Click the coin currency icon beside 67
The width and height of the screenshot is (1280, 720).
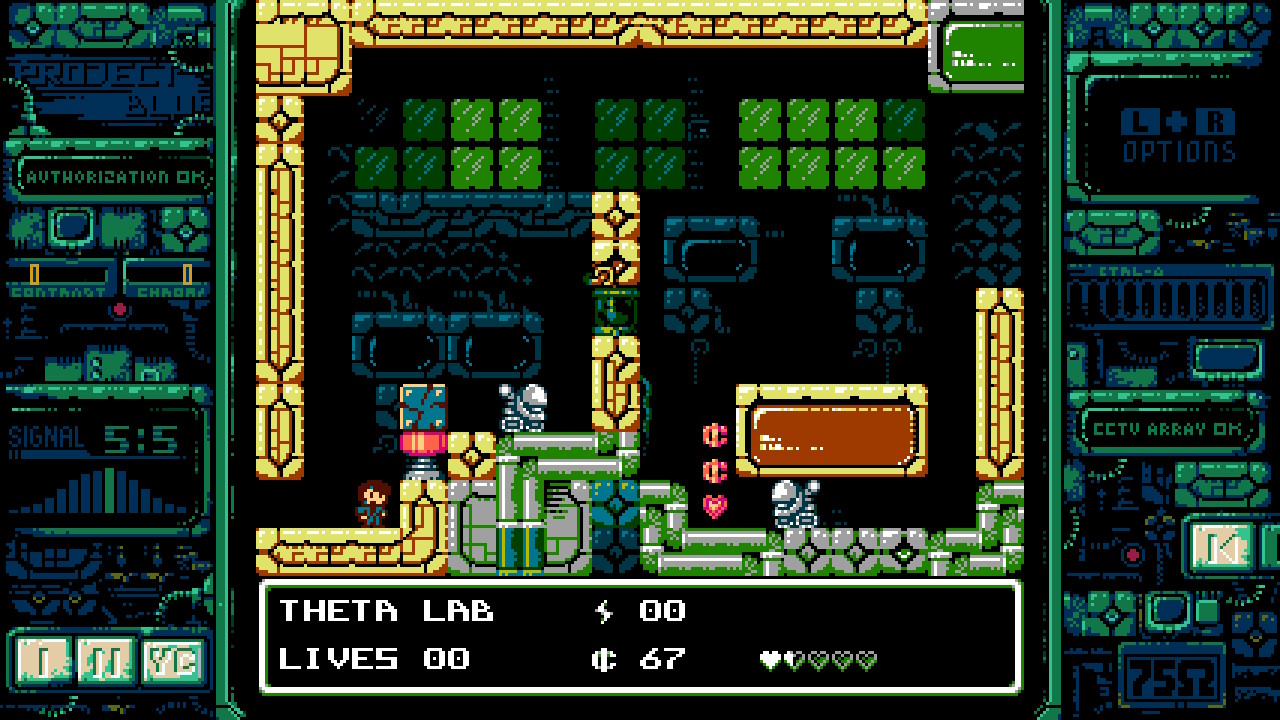pyautogui.click(x=605, y=658)
